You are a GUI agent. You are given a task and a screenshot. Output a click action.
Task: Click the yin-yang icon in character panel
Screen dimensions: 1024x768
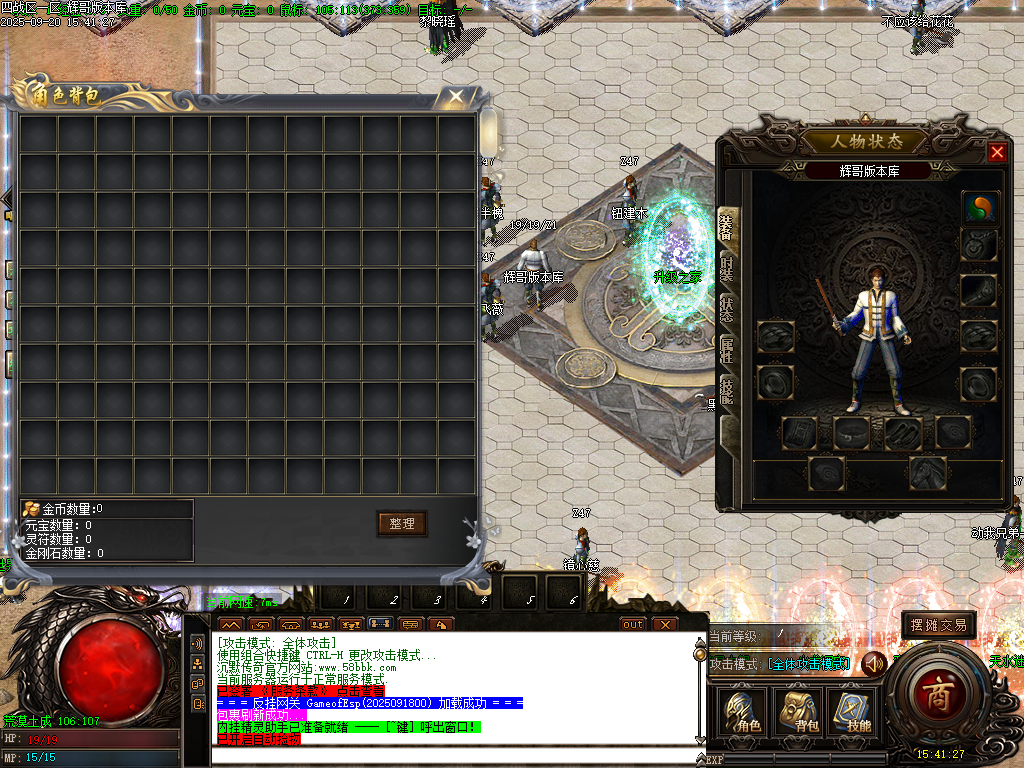(979, 208)
